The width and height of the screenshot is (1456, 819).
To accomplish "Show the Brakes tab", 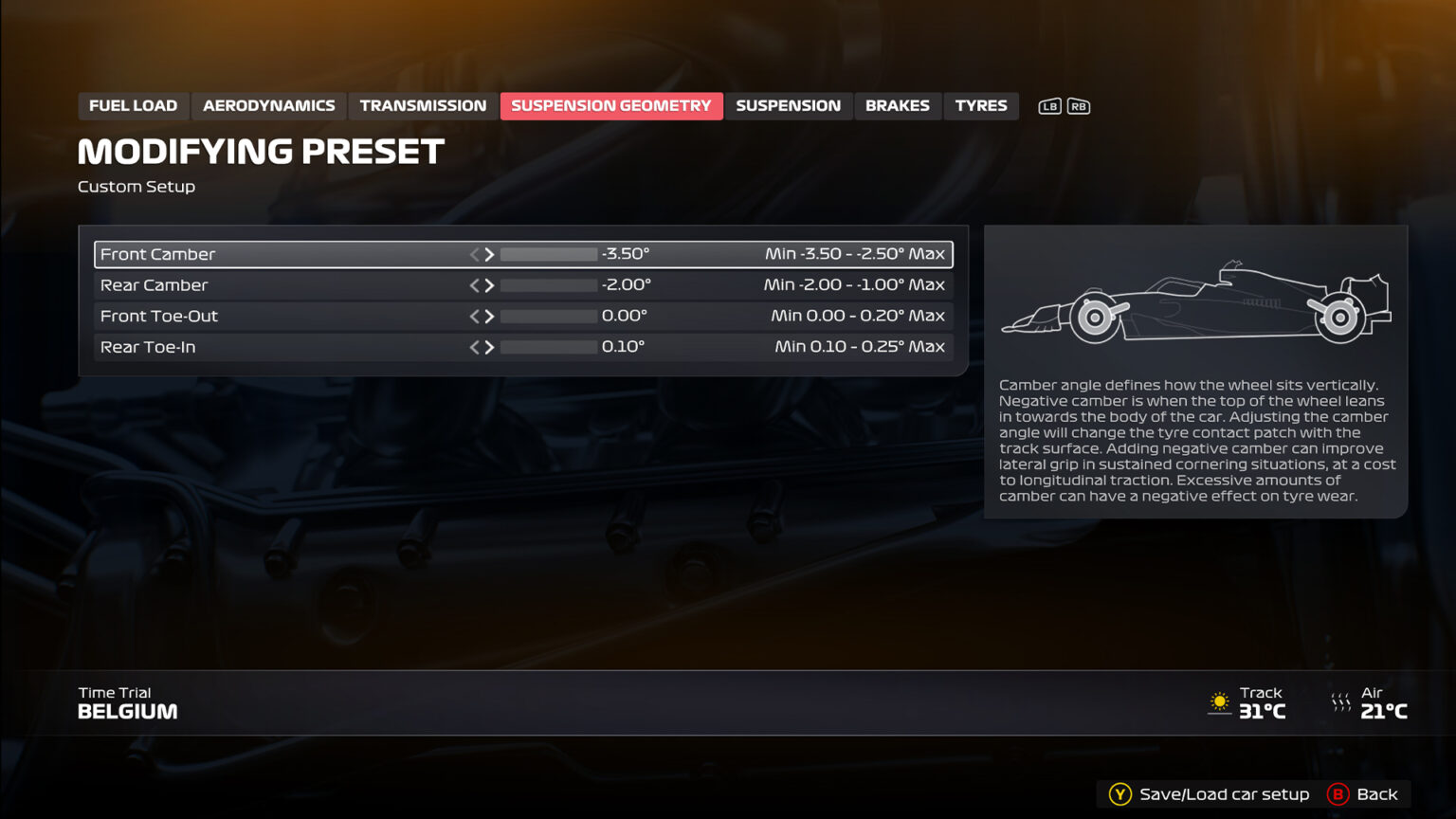I will 897,106.
